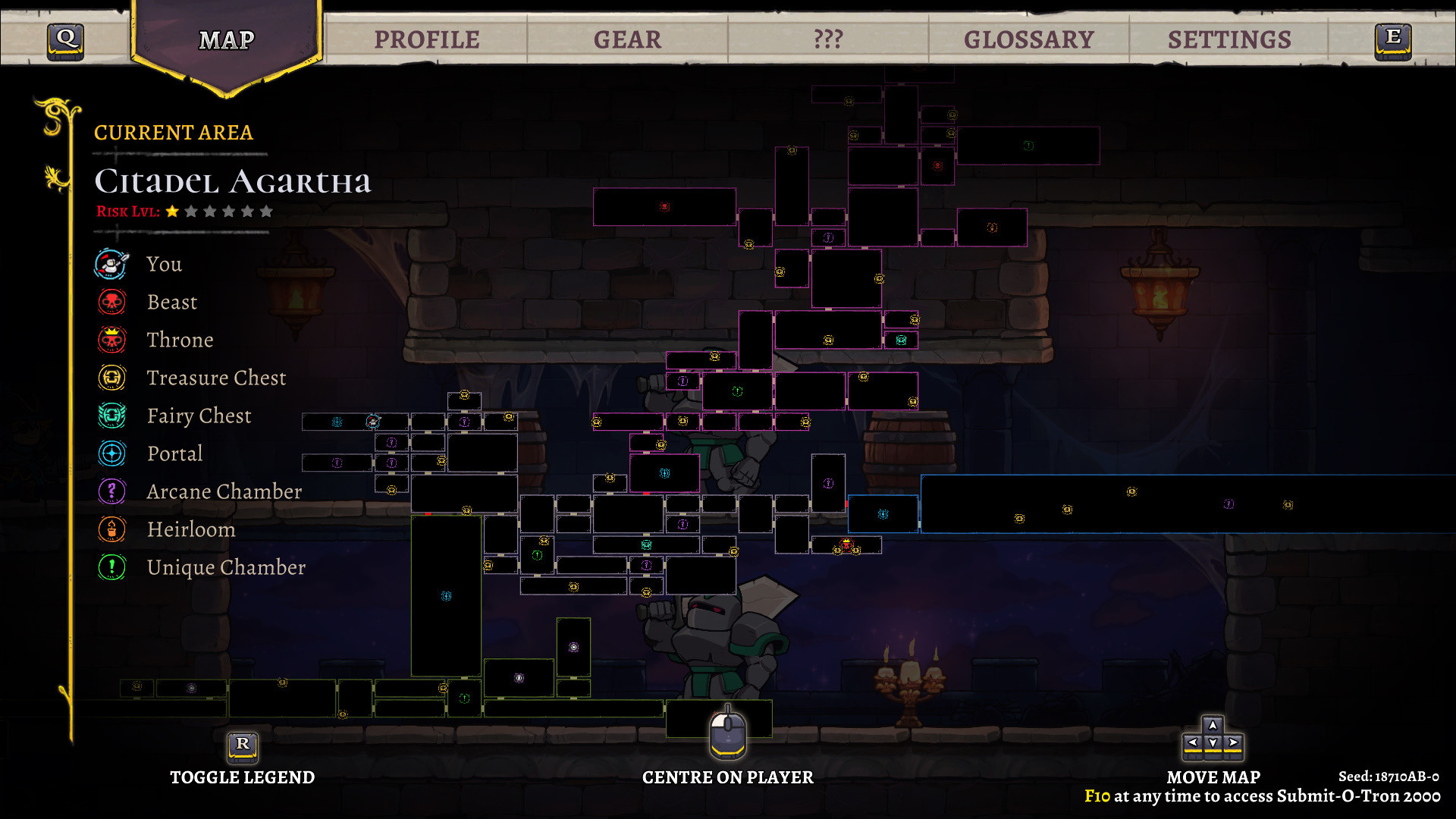
Task: Select the Unique Chamber exclamation icon
Action: click(x=111, y=567)
